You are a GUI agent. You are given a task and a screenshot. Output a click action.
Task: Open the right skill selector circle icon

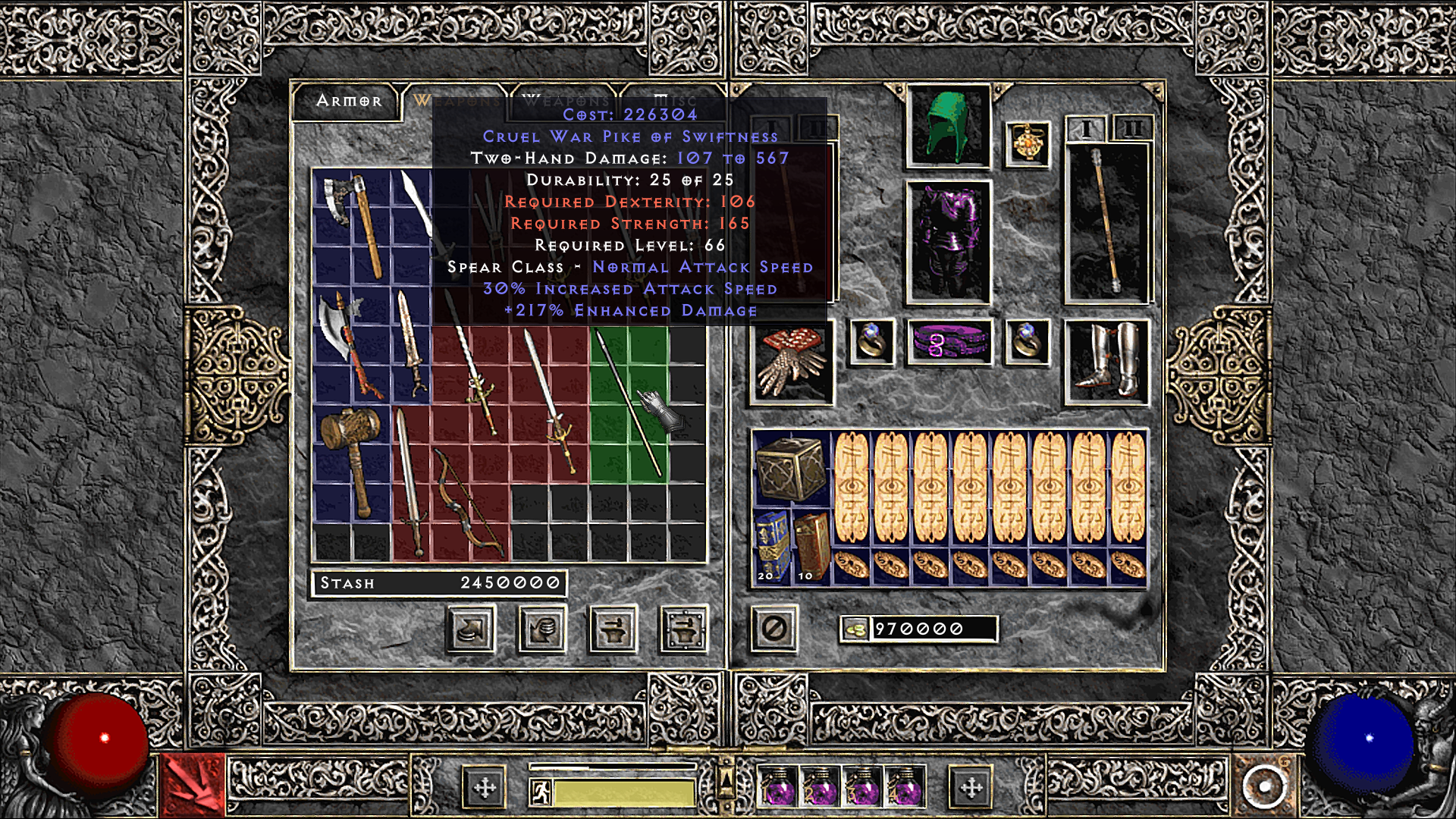pyautogui.click(x=1263, y=785)
